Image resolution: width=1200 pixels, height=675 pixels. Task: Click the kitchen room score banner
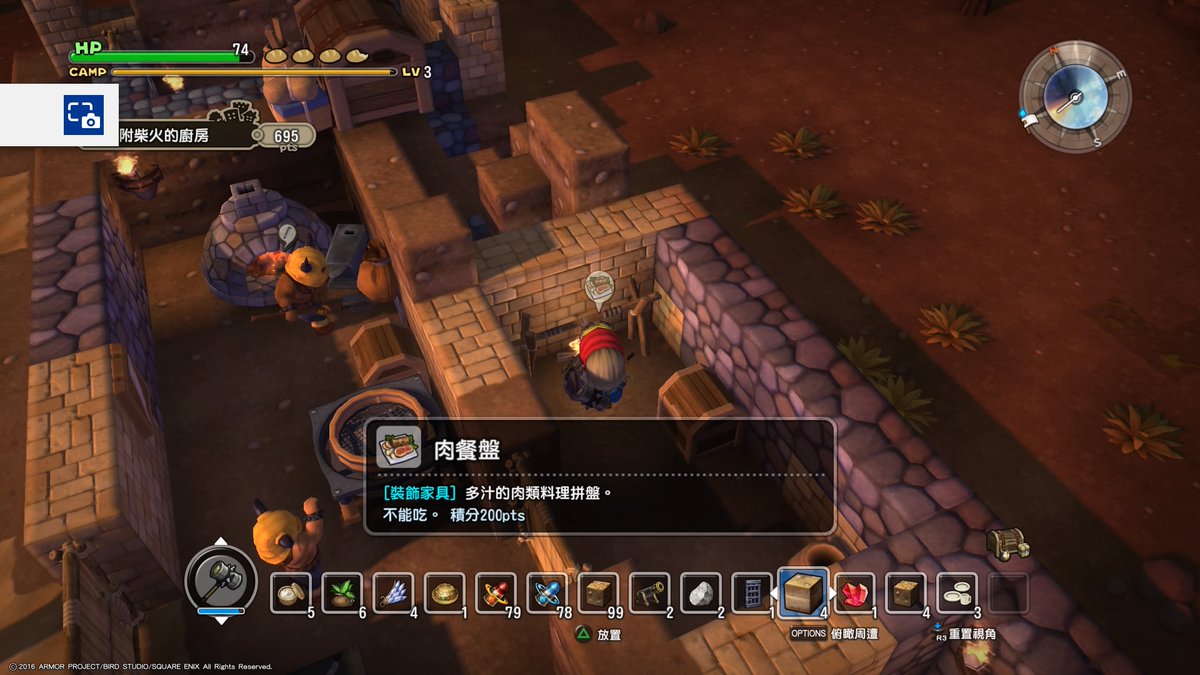tap(200, 135)
